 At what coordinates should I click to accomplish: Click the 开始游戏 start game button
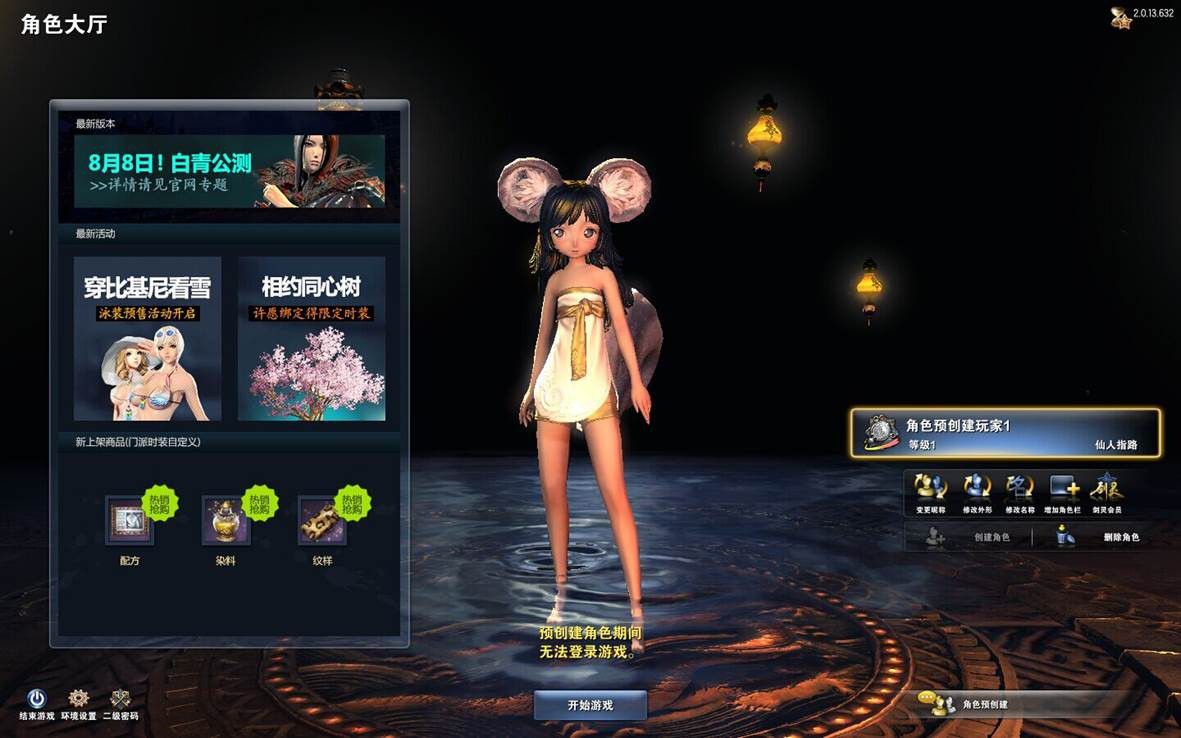(590, 705)
